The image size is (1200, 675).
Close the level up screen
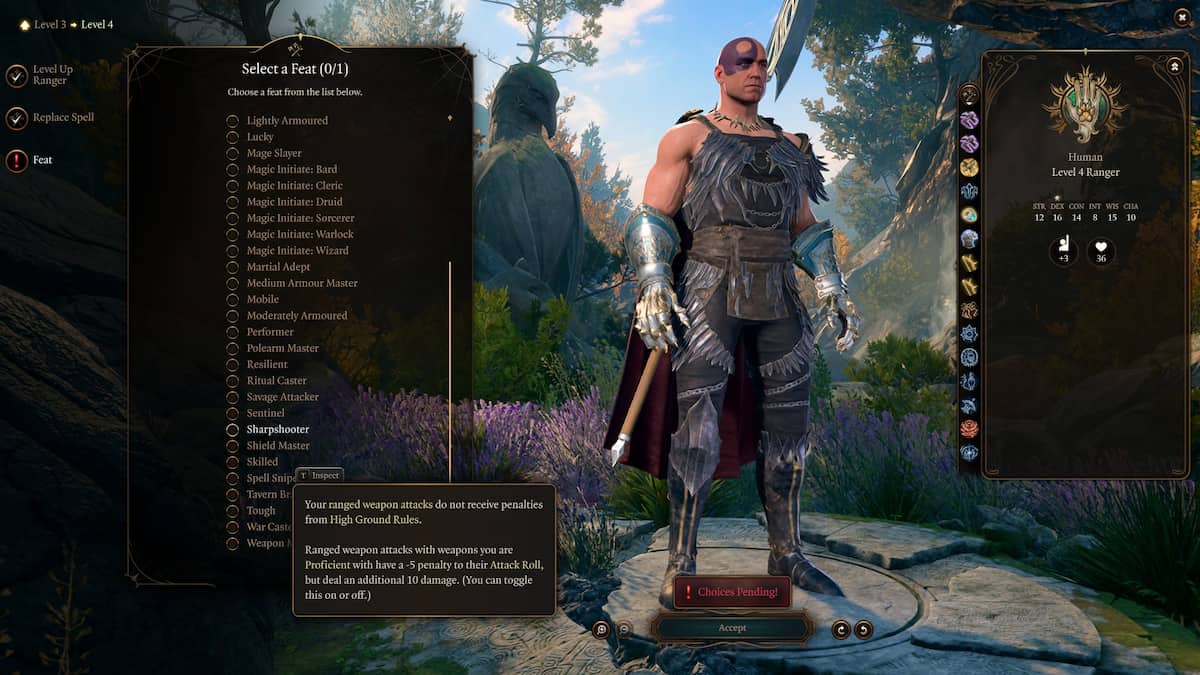point(1181,18)
